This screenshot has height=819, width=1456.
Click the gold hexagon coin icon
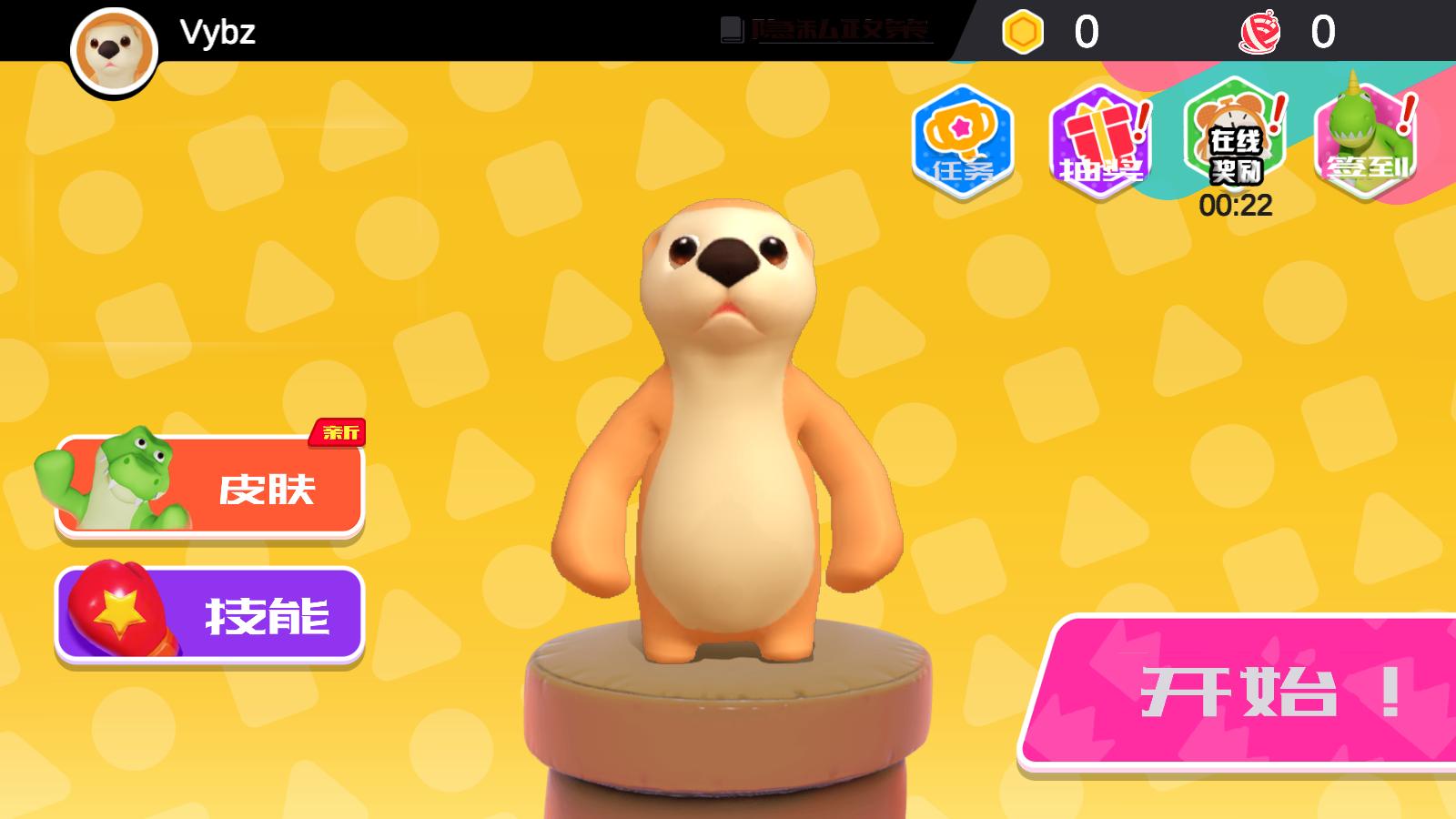click(x=1020, y=31)
